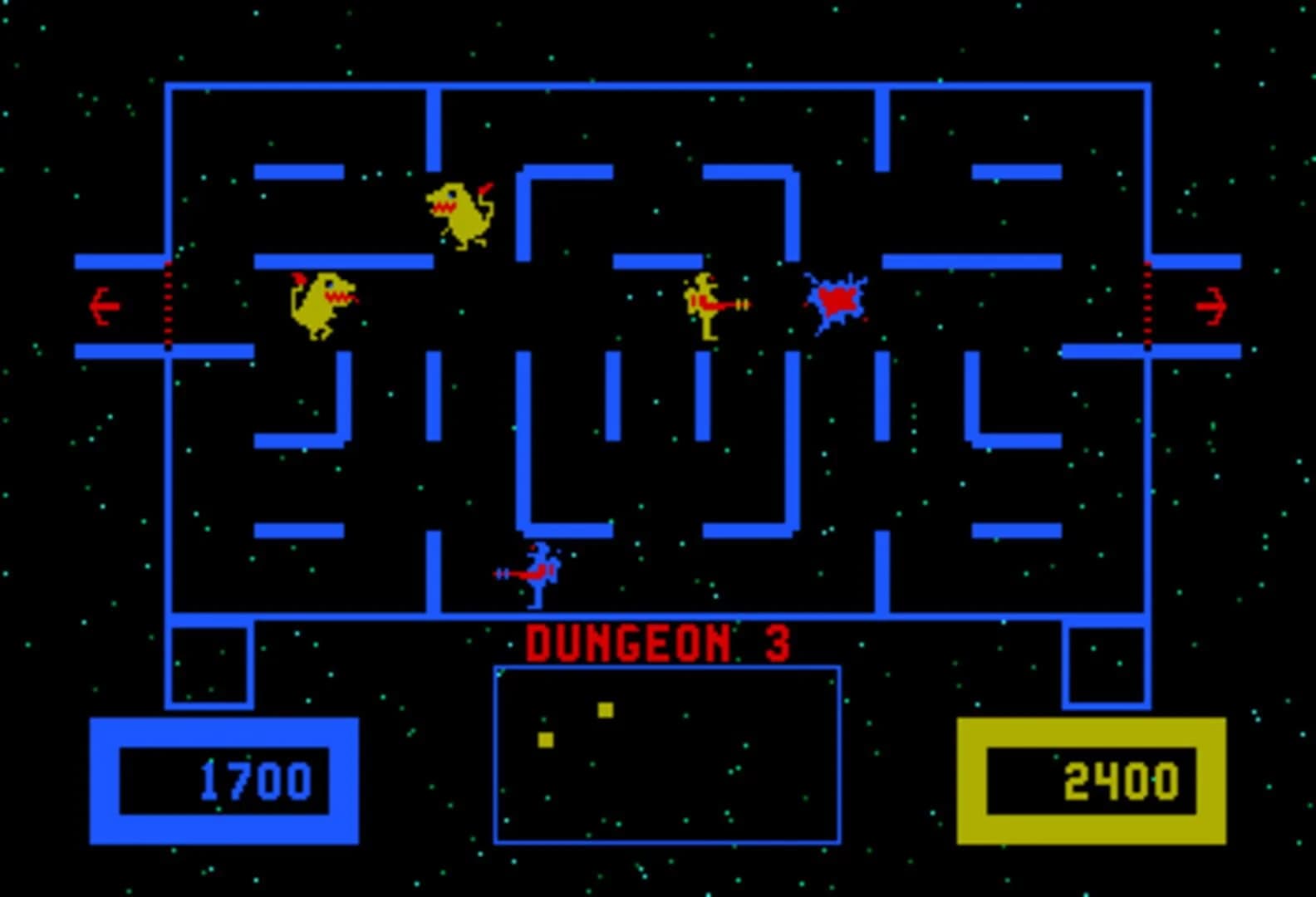The image size is (1316, 897).
Task: Click the lower yellow radar dot blip
Action: pyautogui.click(x=545, y=738)
